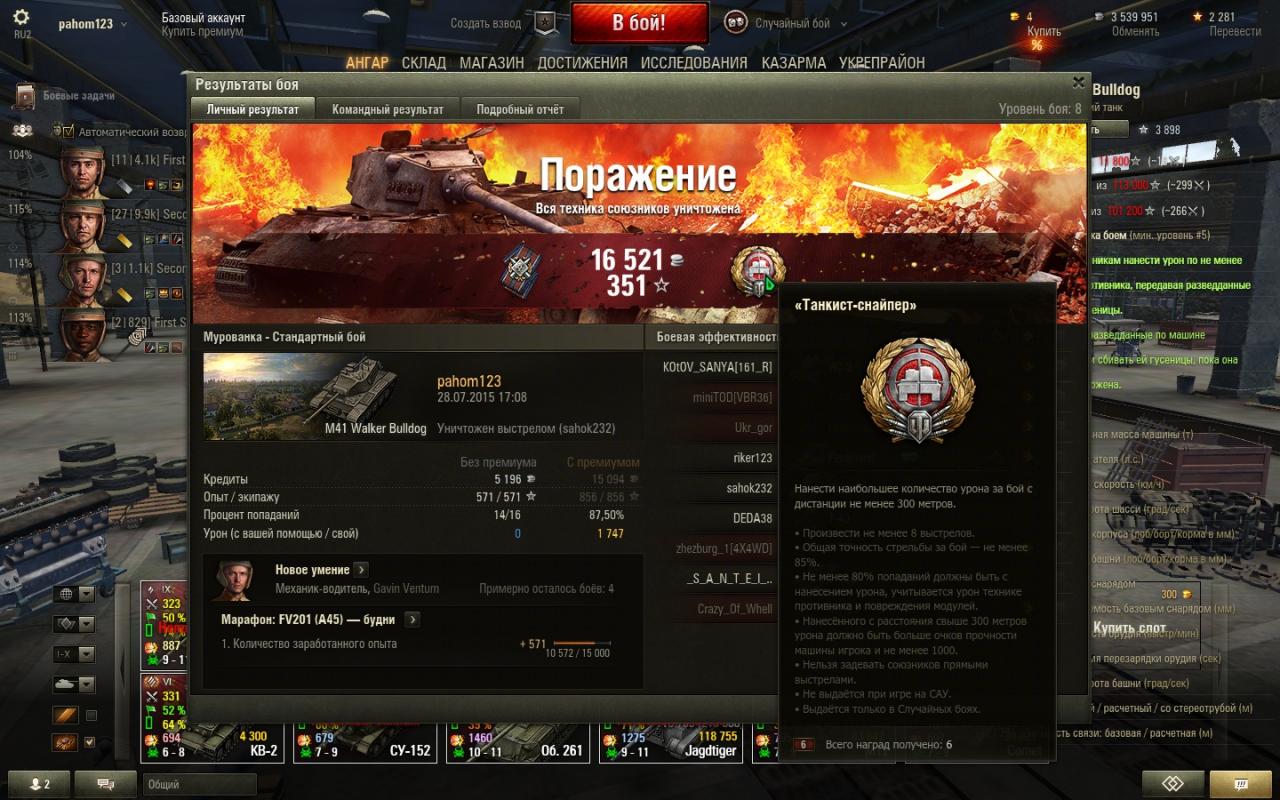1280x800 pixels.
Task: Open «Боевые задачи» battle missions
Action: coord(78,96)
